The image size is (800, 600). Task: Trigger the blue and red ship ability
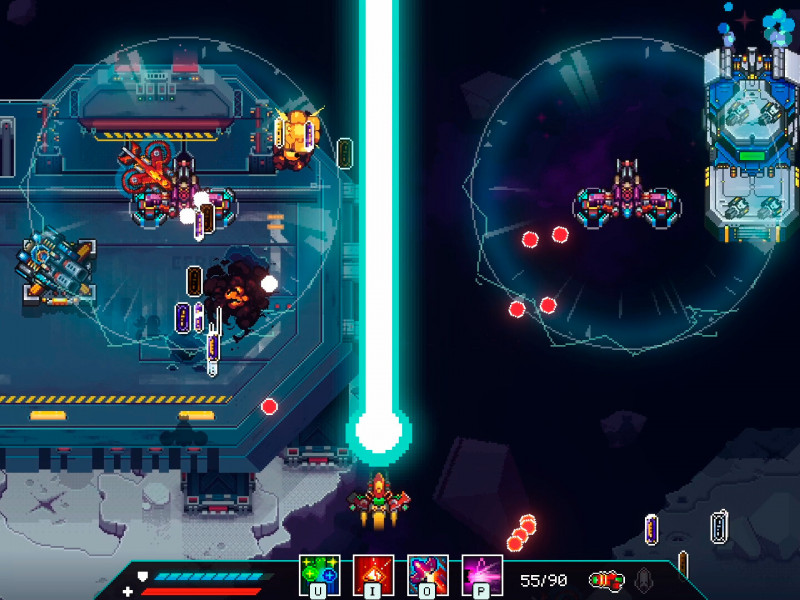coord(428,575)
